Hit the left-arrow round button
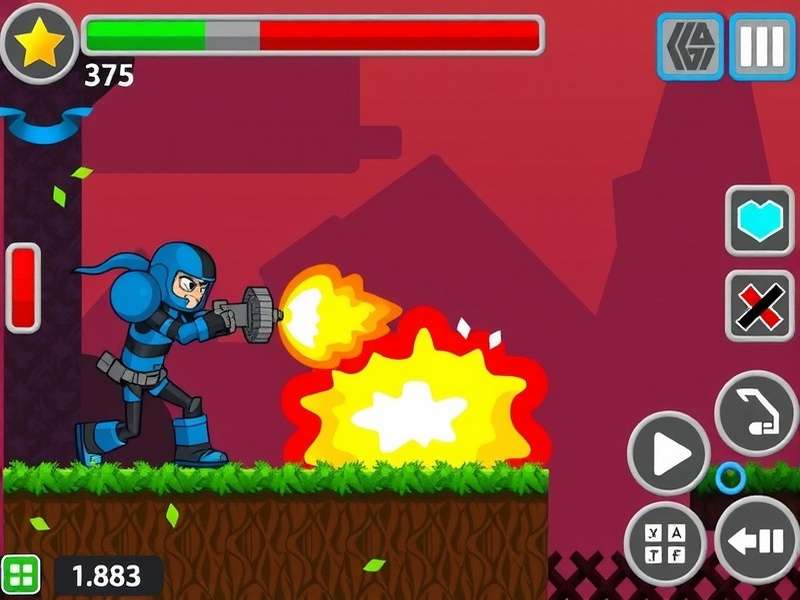This screenshot has height=600, width=800. 757,541
